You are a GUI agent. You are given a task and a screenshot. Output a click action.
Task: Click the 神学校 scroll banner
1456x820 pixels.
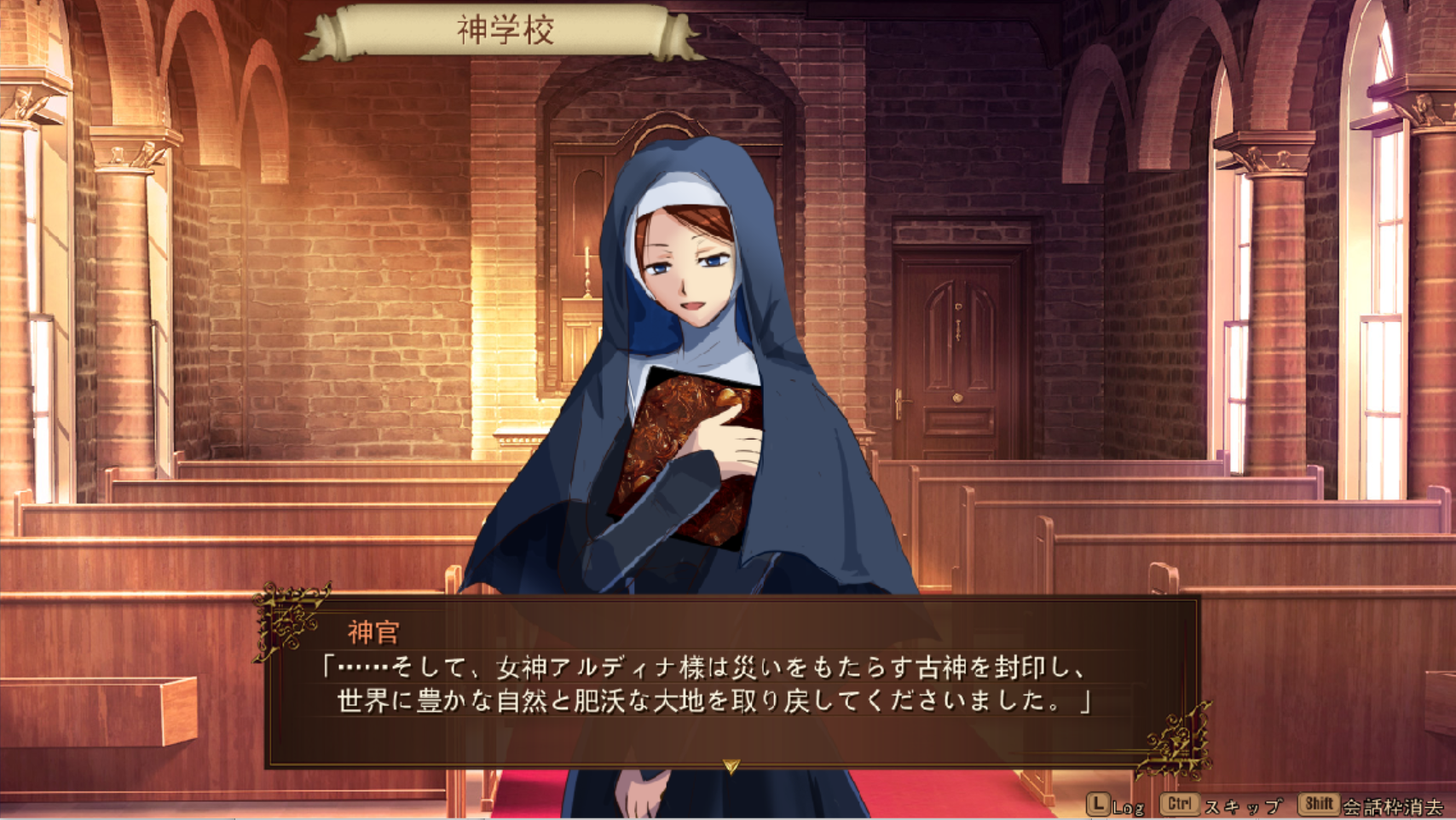505,28
